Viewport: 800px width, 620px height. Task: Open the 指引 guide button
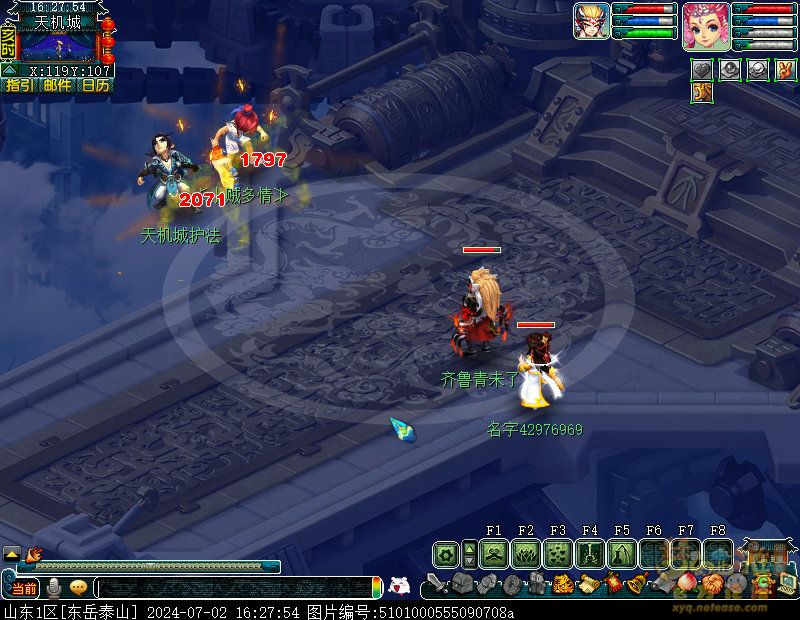point(19,86)
